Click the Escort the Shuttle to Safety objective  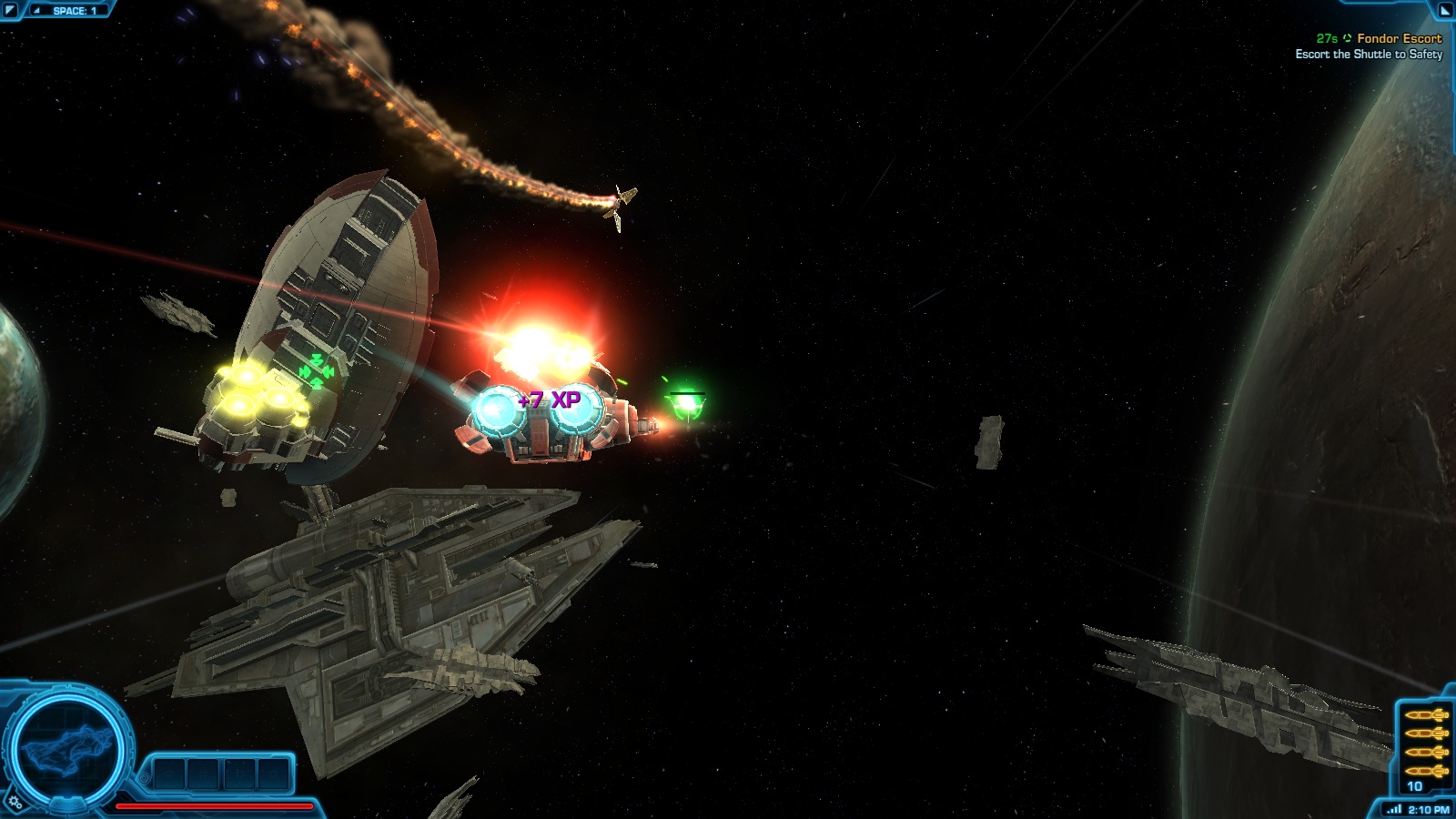(x=1370, y=55)
